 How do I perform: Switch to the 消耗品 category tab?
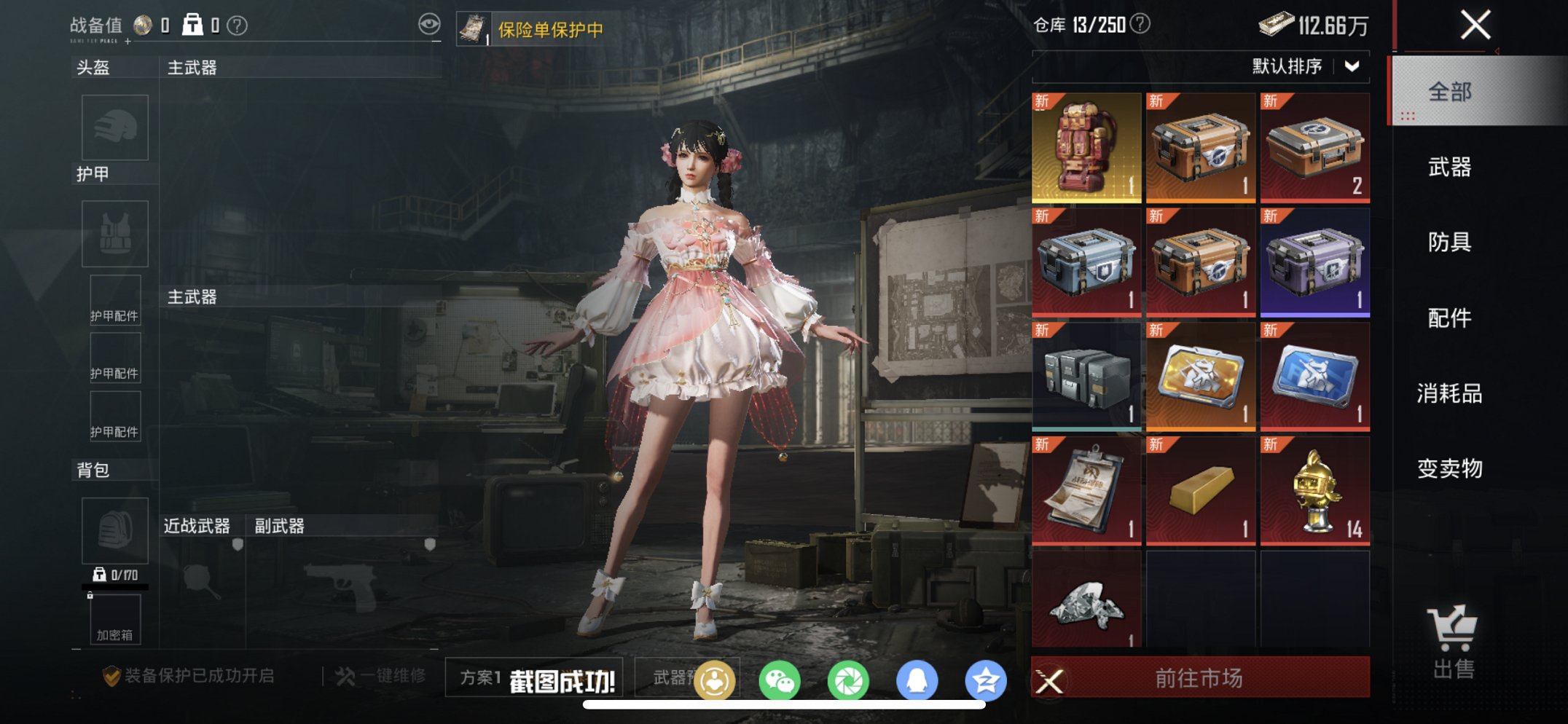pos(1449,393)
